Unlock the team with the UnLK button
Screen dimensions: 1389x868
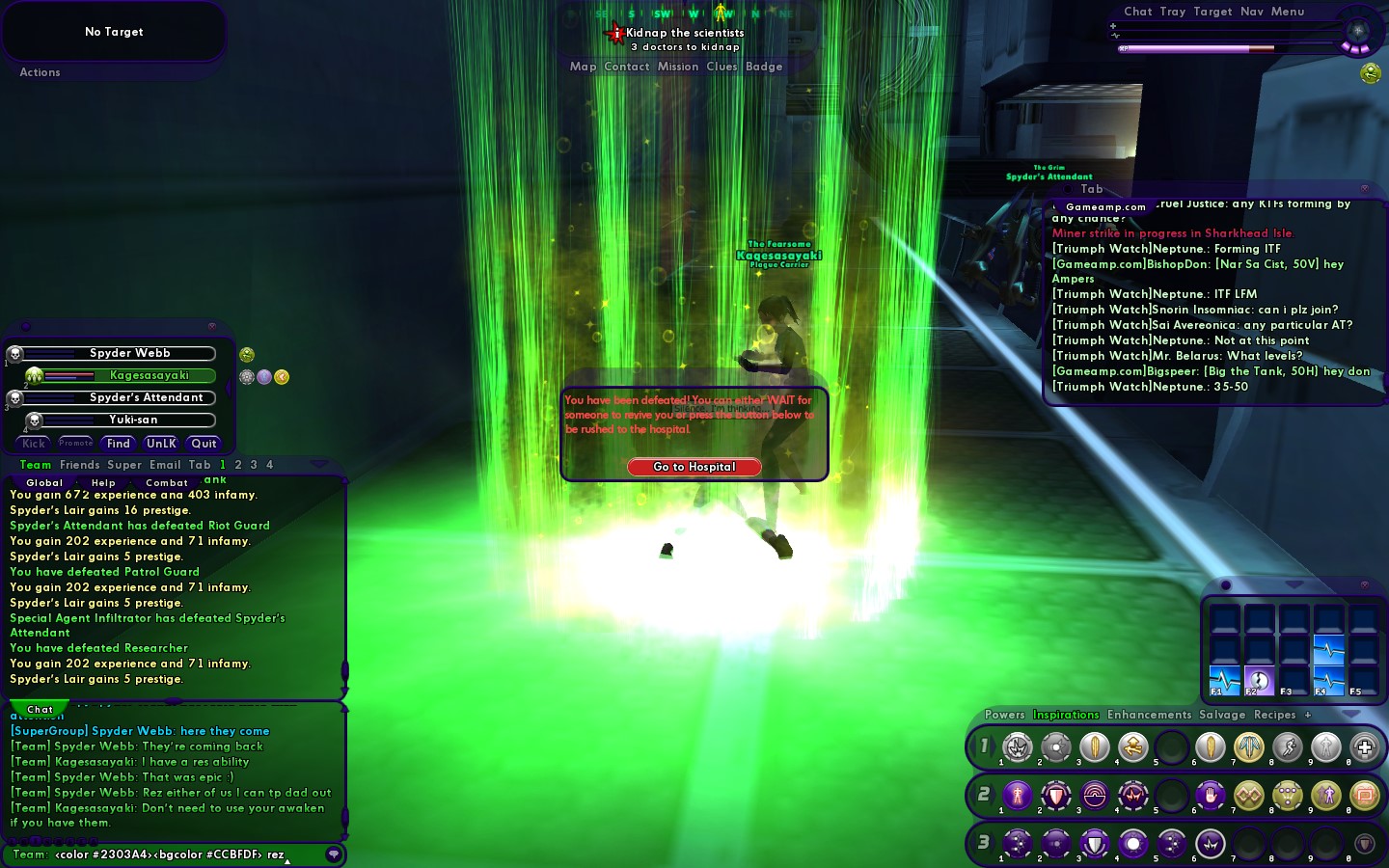(161, 444)
